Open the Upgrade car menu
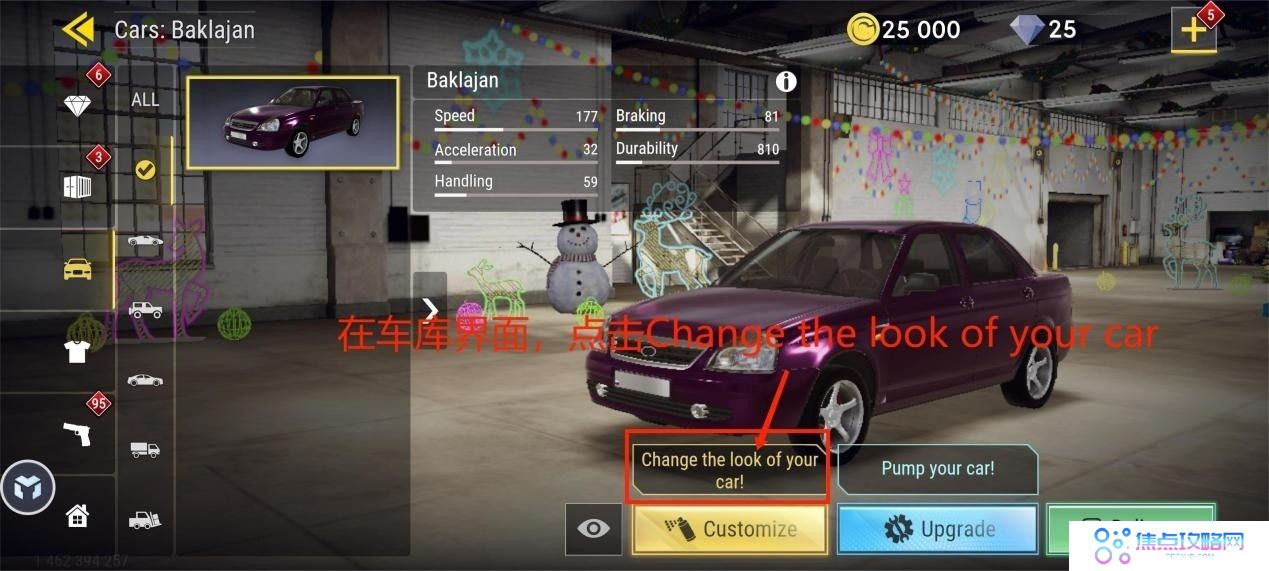This screenshot has height=571, width=1269. click(937, 529)
